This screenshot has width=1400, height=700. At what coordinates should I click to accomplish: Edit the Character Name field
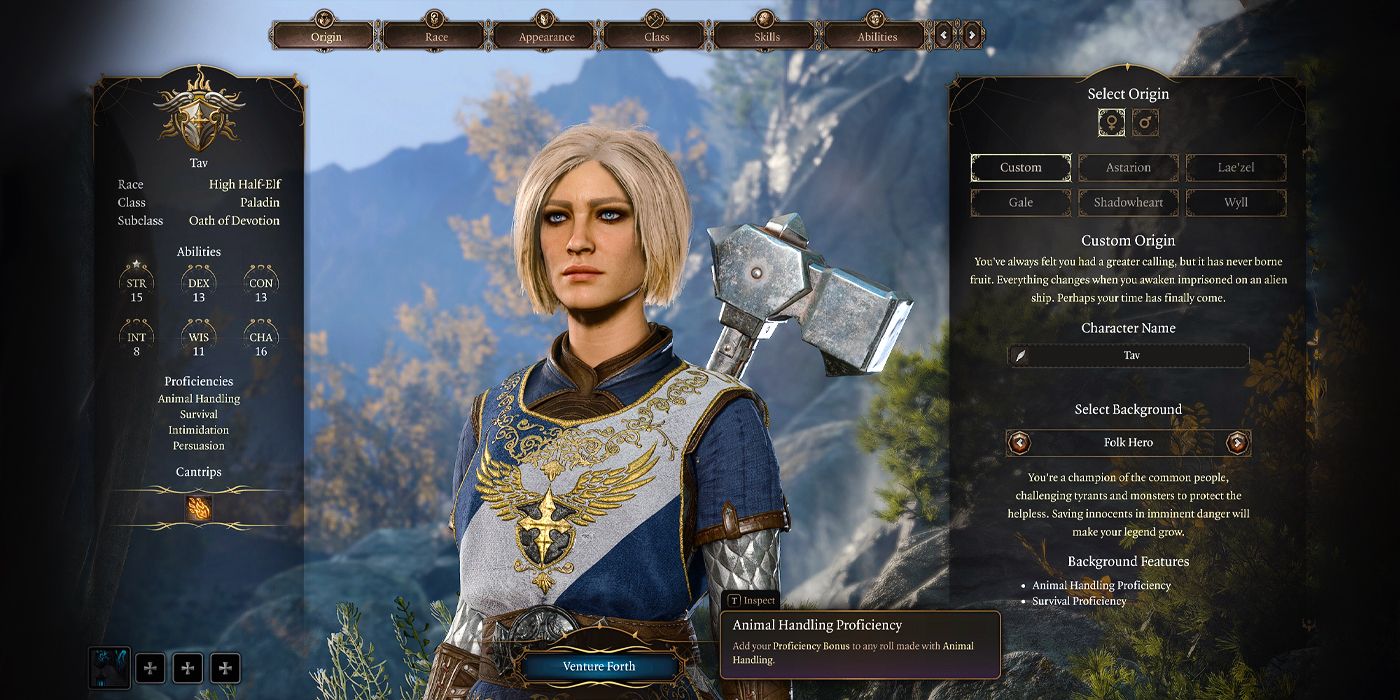point(1130,355)
